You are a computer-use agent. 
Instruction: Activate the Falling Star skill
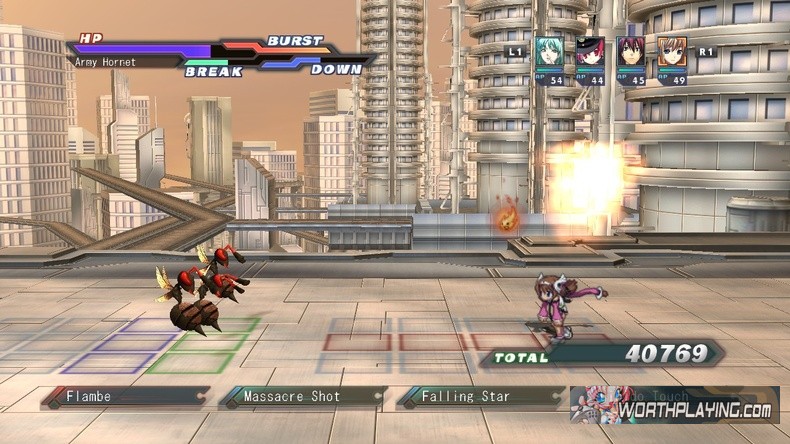(478, 397)
